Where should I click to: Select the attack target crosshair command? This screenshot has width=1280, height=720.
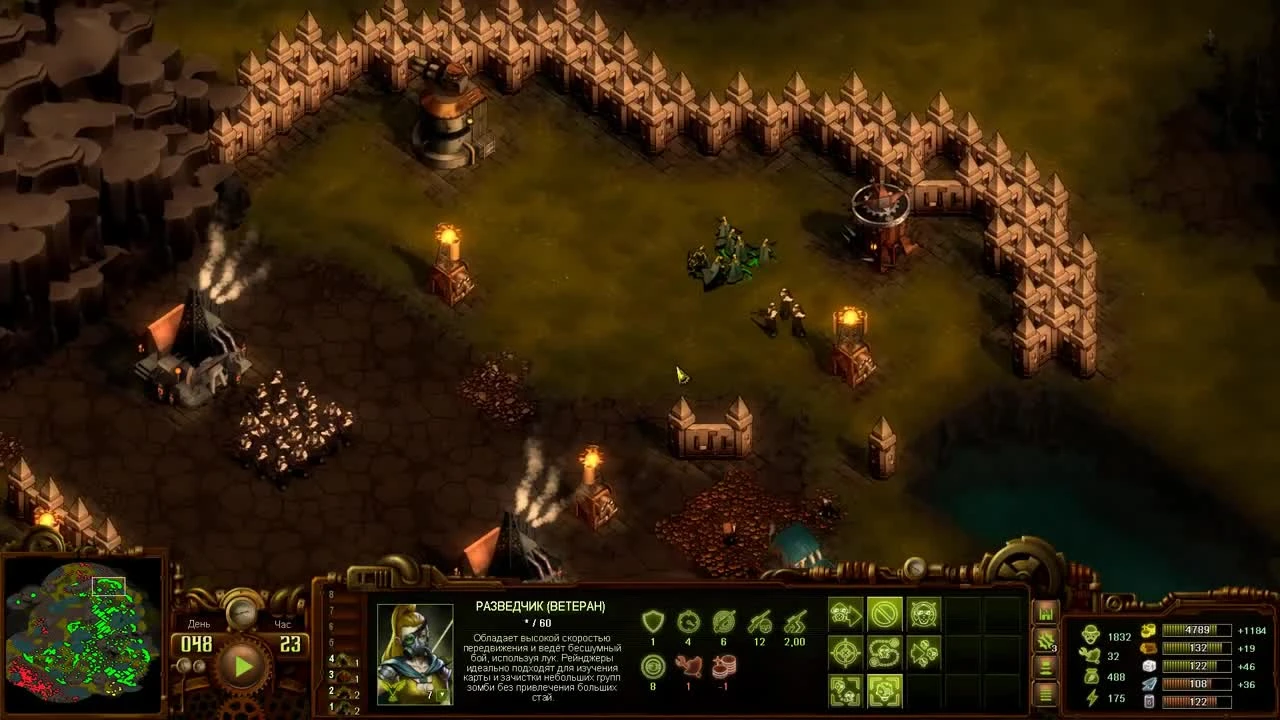[x=845, y=654]
